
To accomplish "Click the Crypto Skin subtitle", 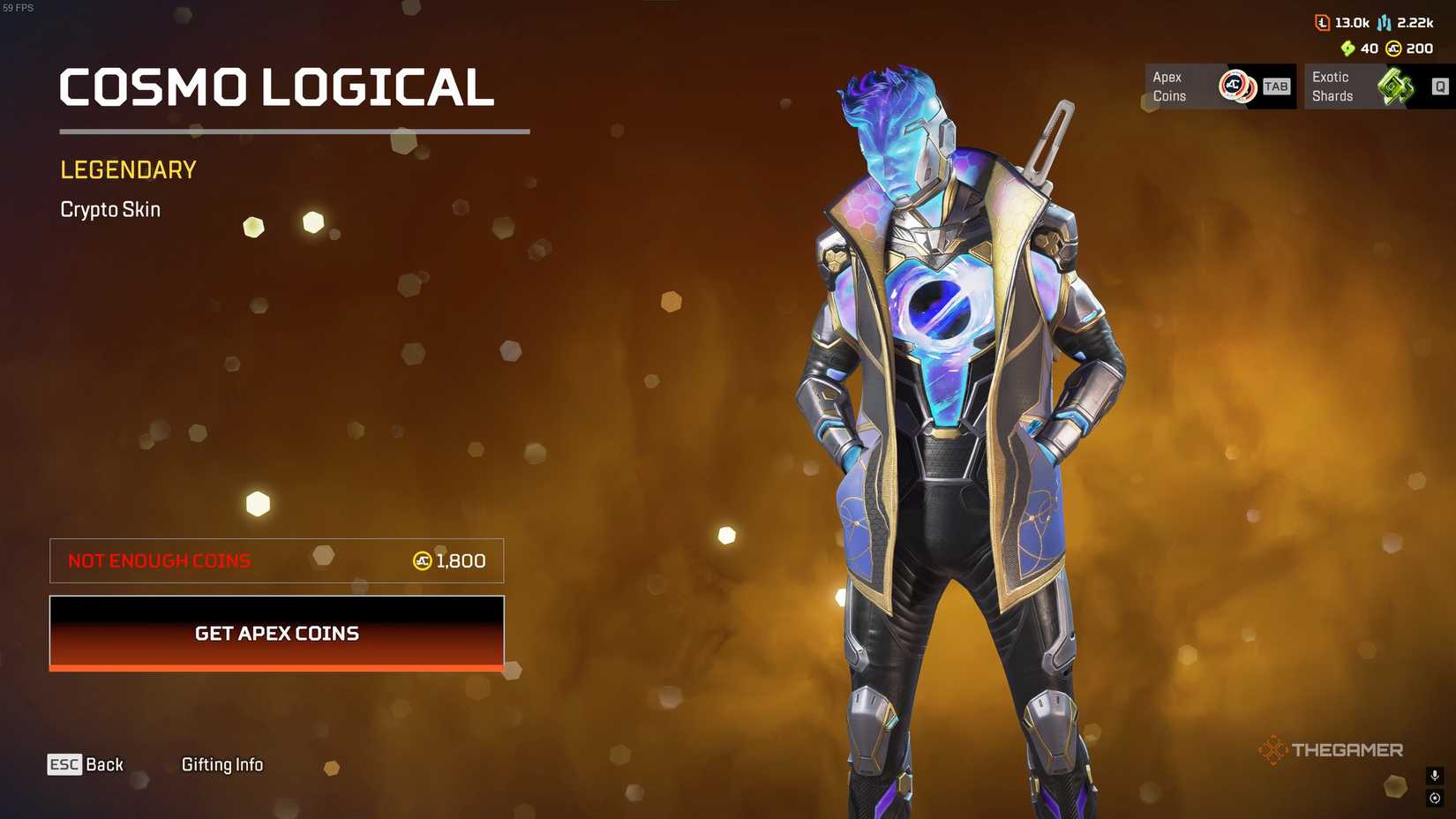I will point(110,210).
